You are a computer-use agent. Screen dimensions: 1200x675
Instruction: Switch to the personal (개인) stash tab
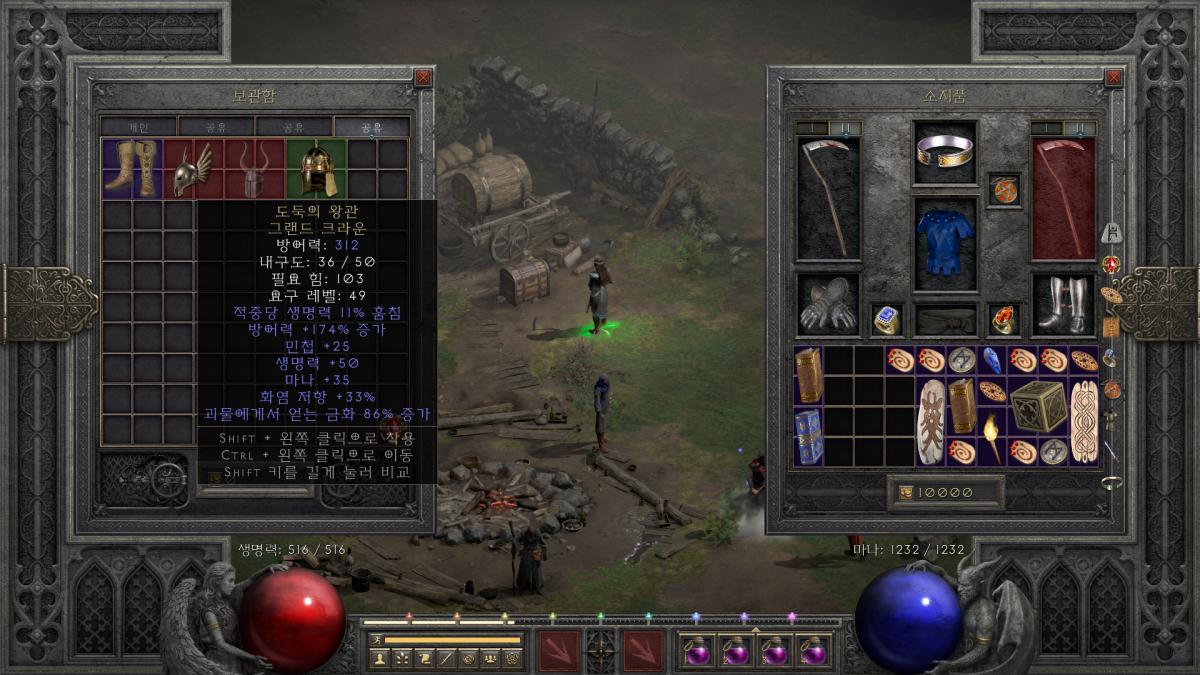pyautogui.click(x=139, y=127)
